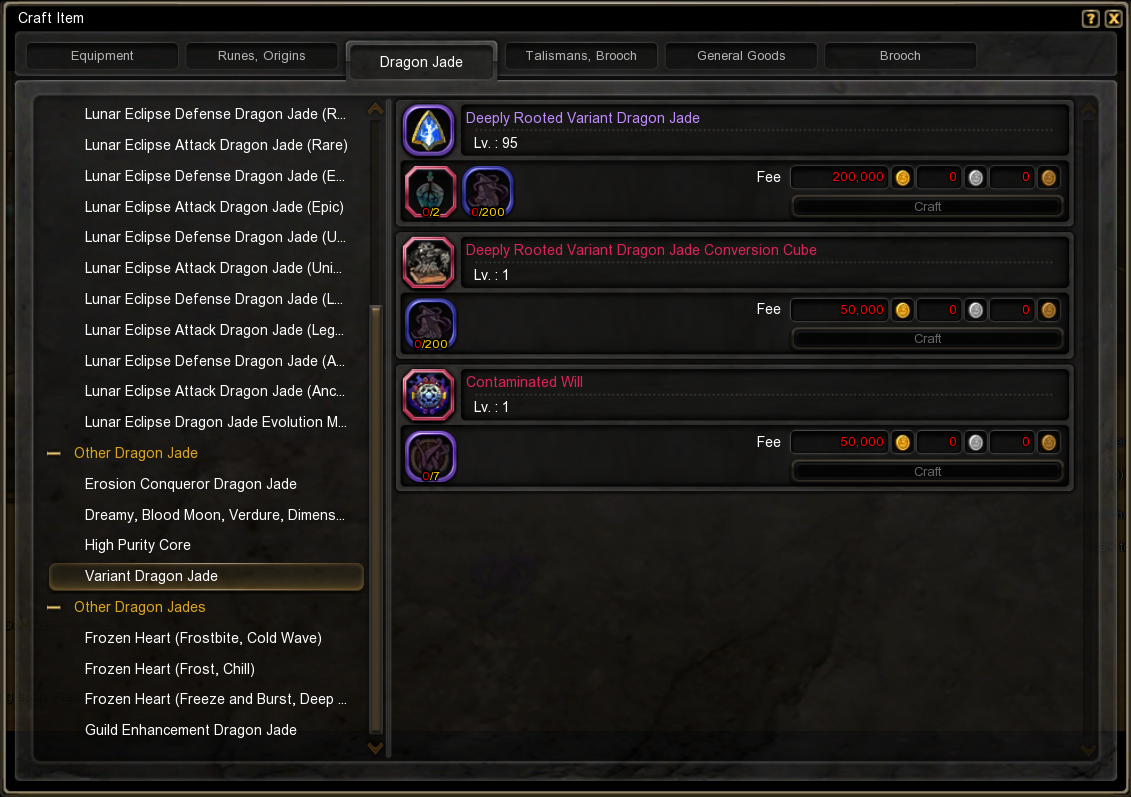Select Lunar Eclipse Attack Dragon Jade (Rare)
The width and height of the screenshot is (1131, 797).
click(216, 145)
